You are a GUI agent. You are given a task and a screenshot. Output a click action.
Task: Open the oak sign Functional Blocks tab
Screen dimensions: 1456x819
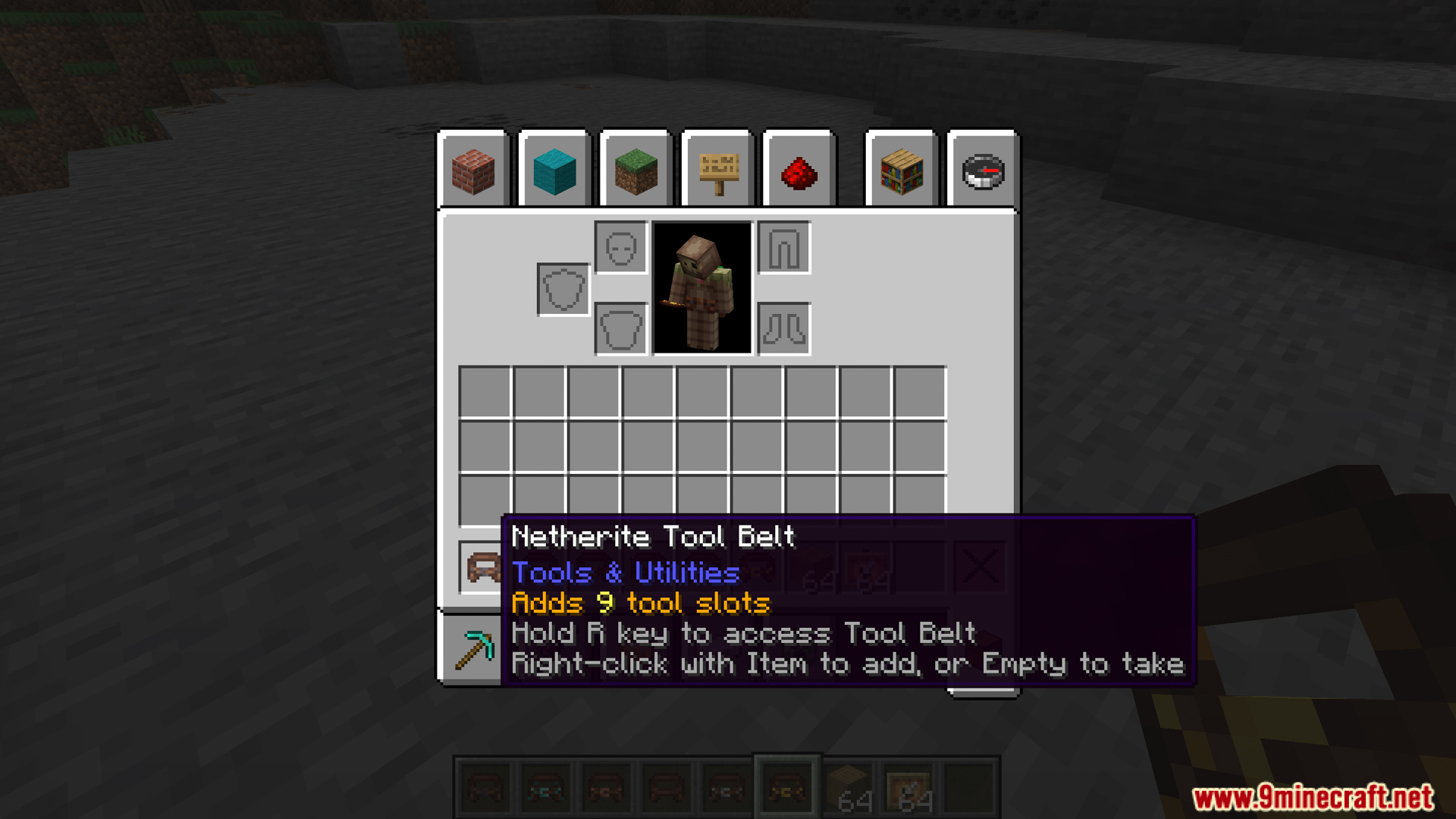tap(717, 171)
